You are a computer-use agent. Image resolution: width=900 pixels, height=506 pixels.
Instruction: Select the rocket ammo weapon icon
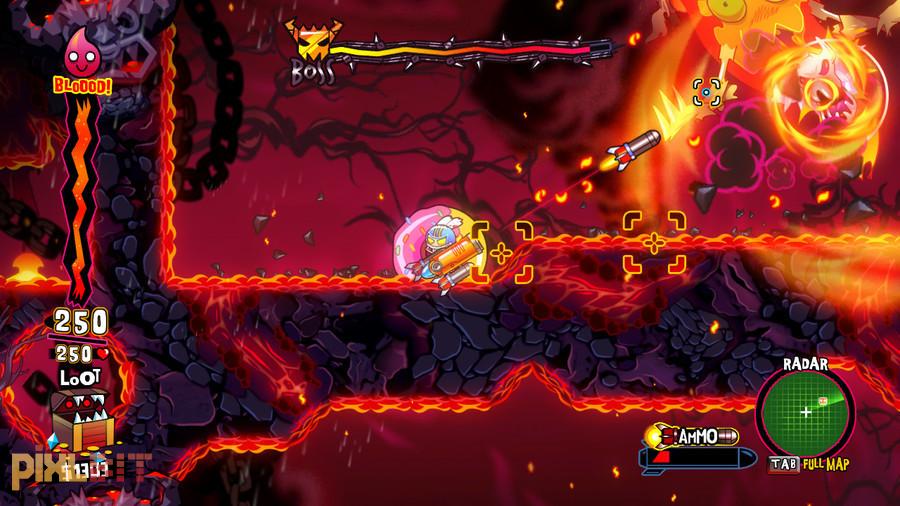tap(691, 446)
